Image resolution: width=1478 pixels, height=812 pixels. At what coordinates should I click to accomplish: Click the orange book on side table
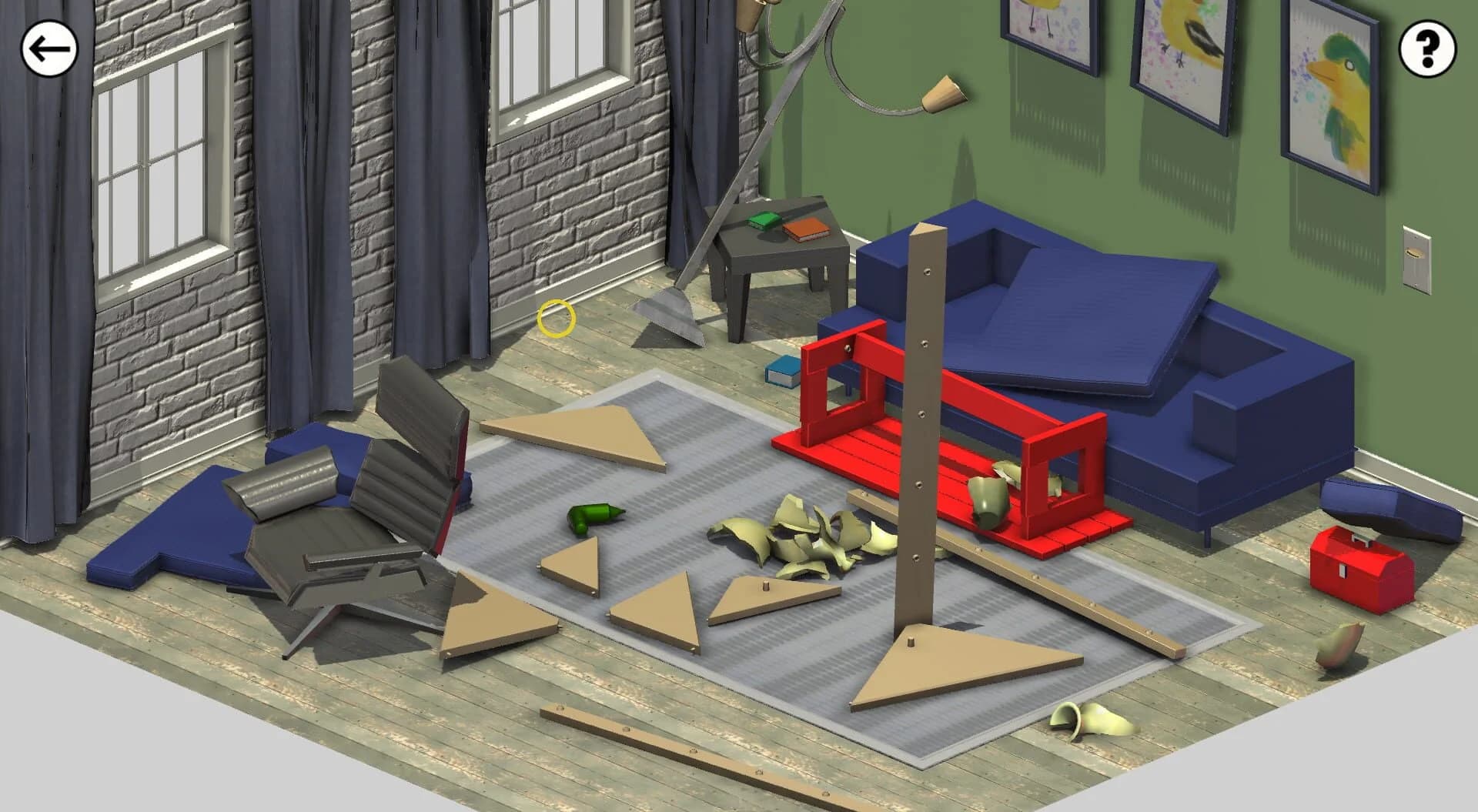pyautogui.click(x=805, y=229)
